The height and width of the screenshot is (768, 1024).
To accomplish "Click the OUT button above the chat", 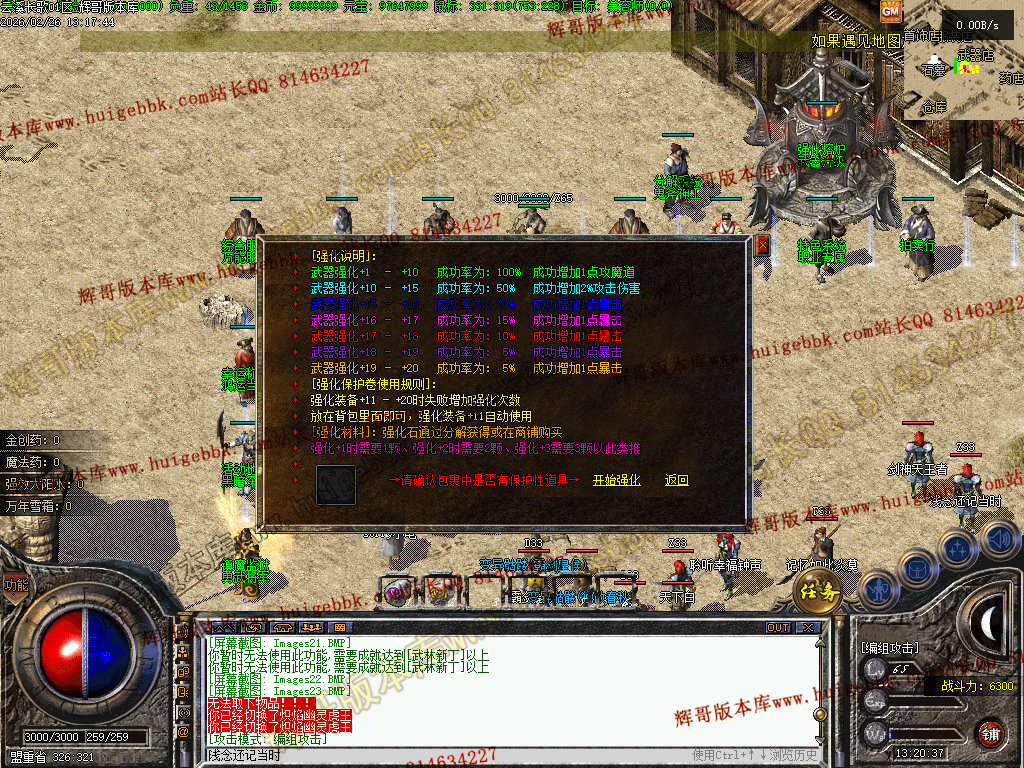I will pyautogui.click(x=778, y=628).
